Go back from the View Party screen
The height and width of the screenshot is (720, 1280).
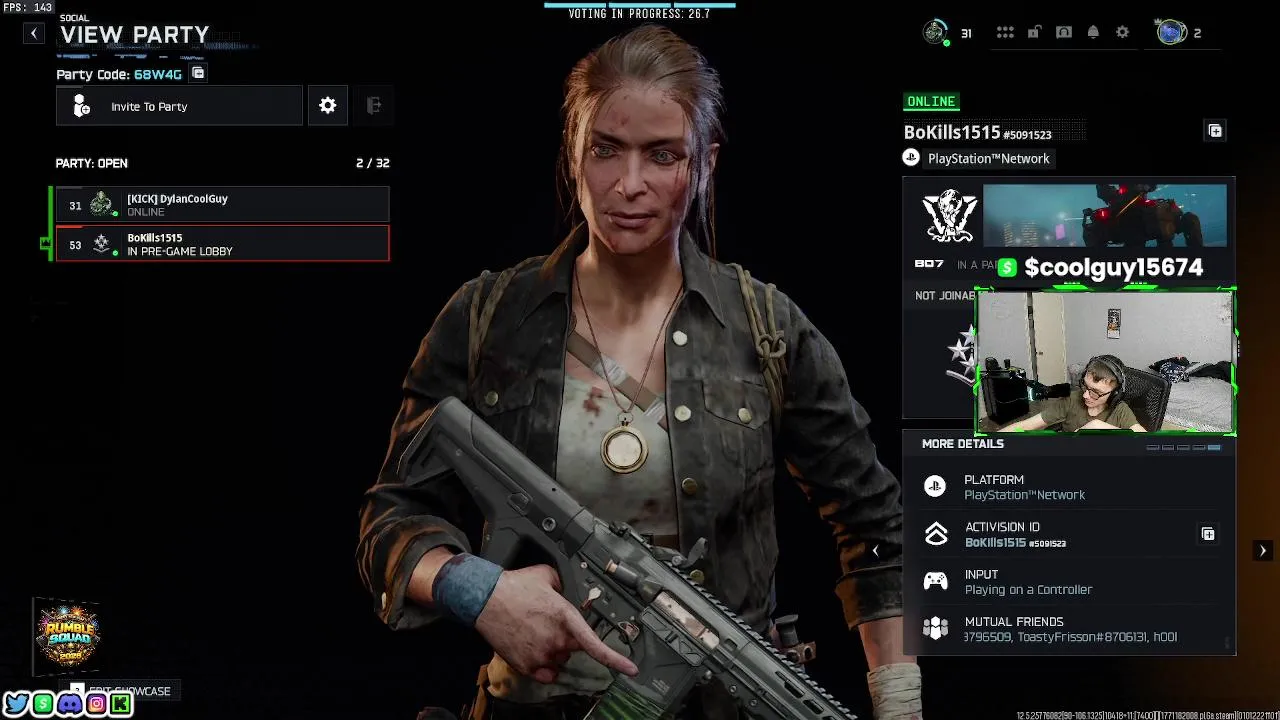[34, 34]
